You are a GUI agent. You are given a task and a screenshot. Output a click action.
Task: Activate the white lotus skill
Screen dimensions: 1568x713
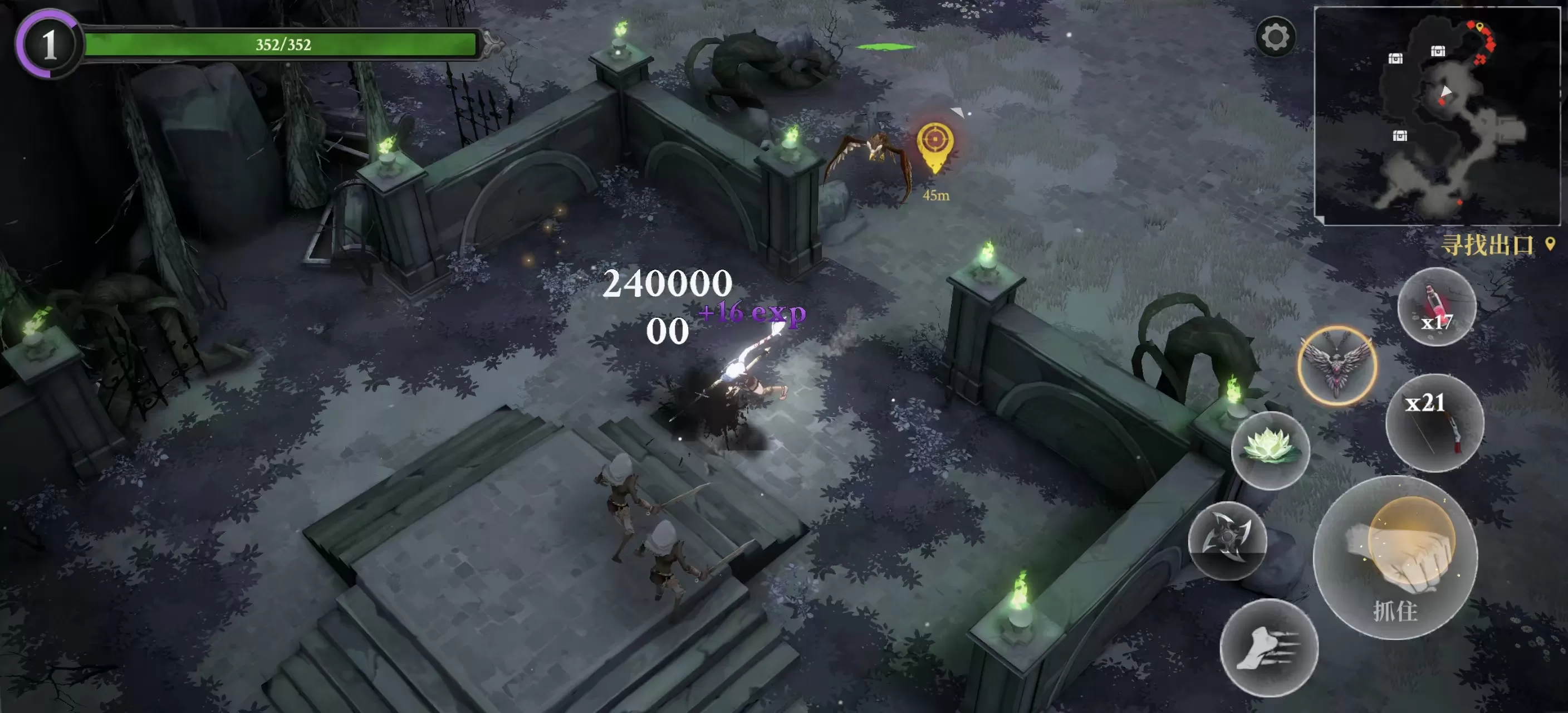[1270, 450]
